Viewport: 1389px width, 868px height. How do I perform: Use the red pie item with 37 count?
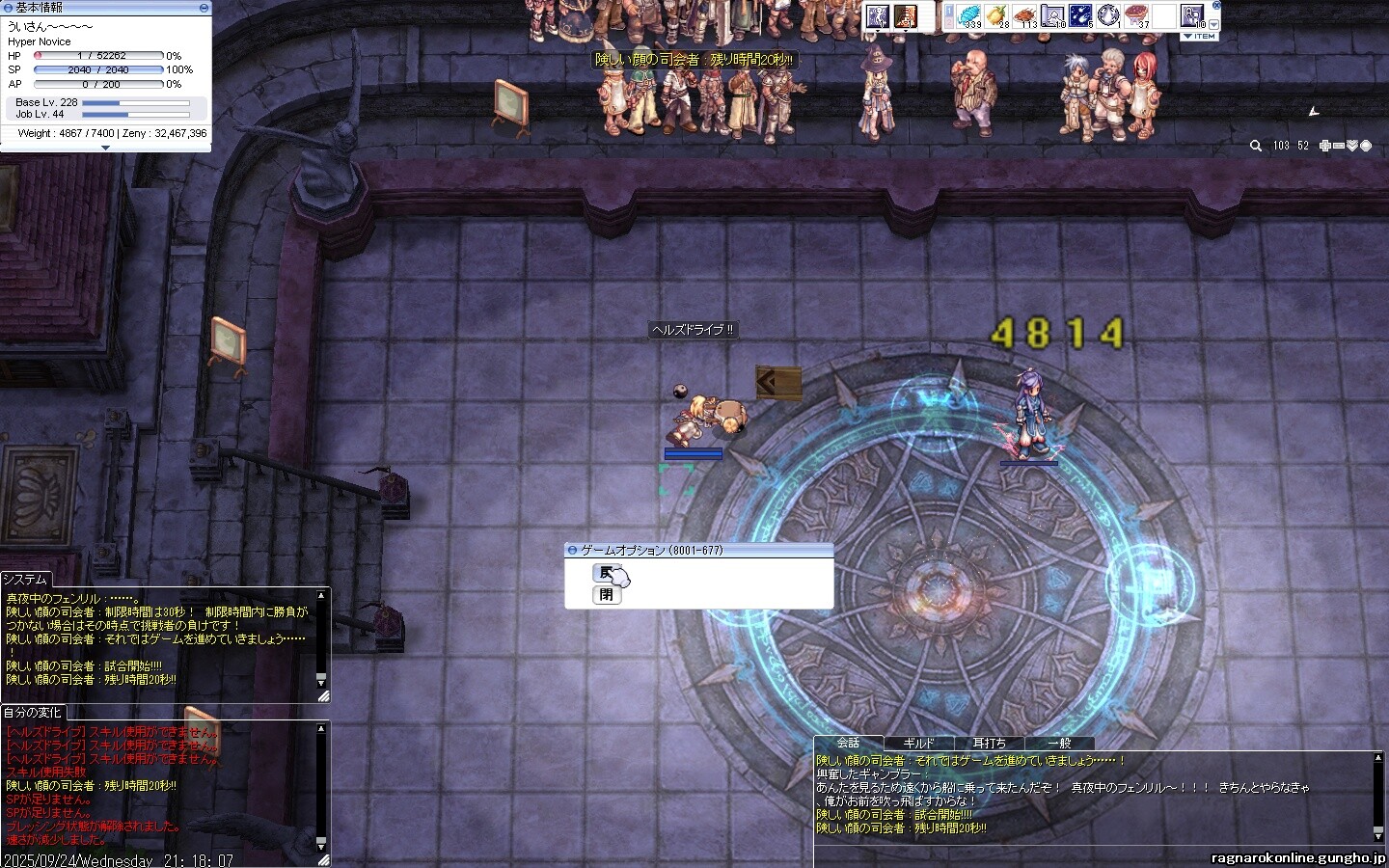(1136, 15)
